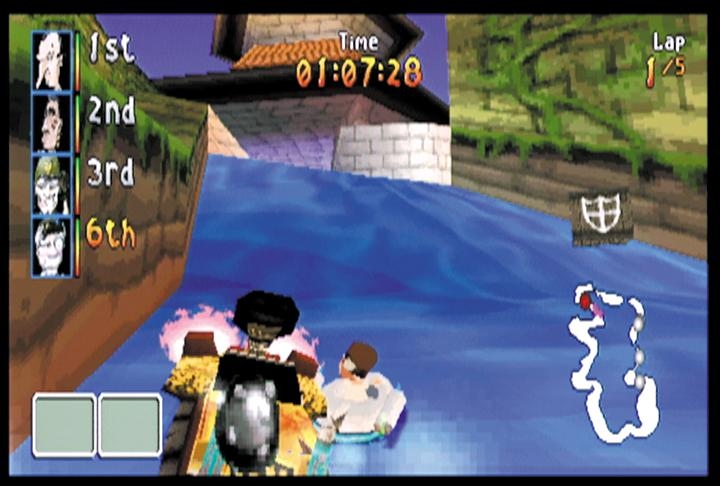Select the 2nd place racer portrait

pos(52,122)
